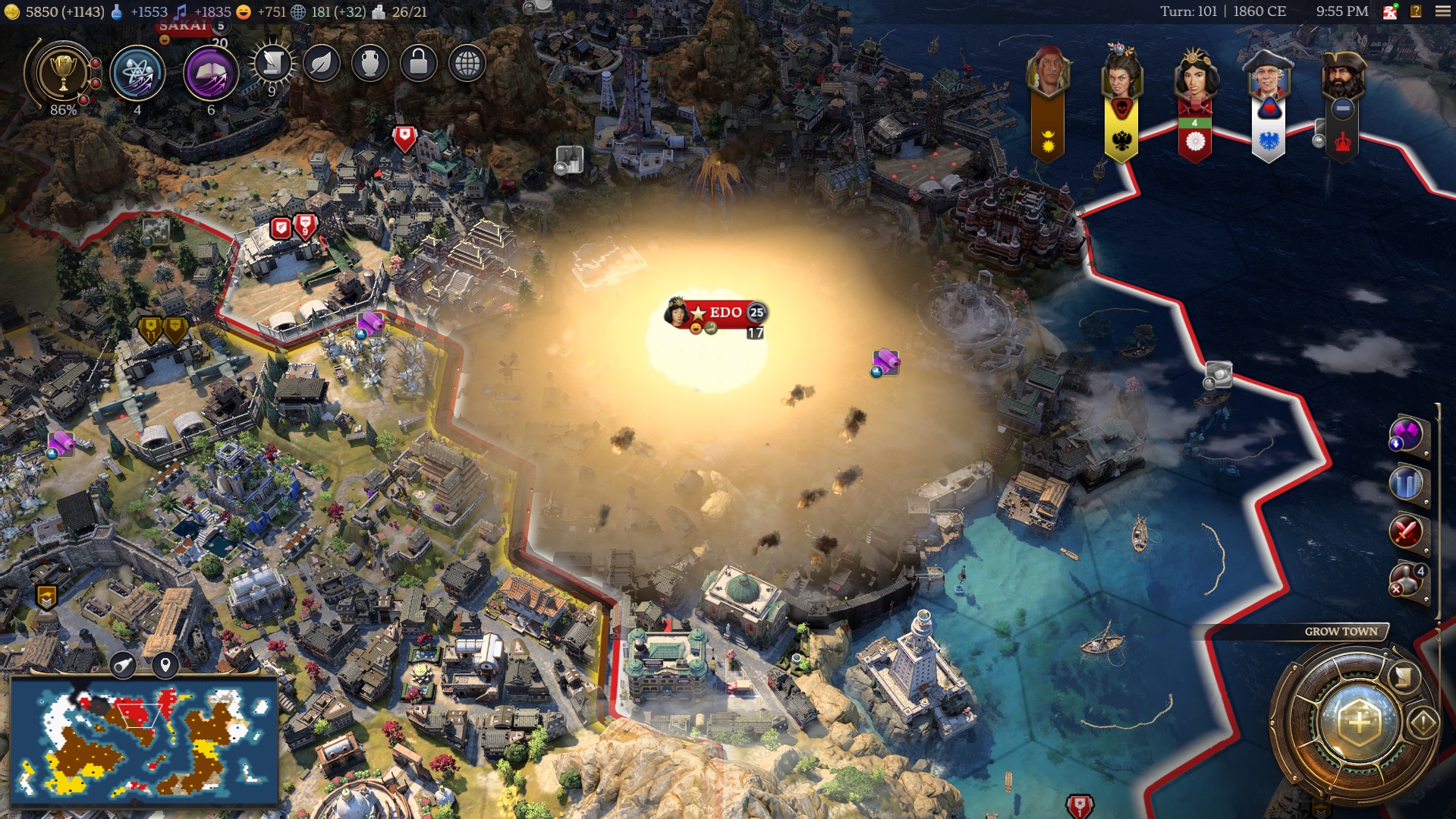Viewport: 1456px width, 819px height.
Task: Click the Grow Town action button
Action: [x=1359, y=722]
